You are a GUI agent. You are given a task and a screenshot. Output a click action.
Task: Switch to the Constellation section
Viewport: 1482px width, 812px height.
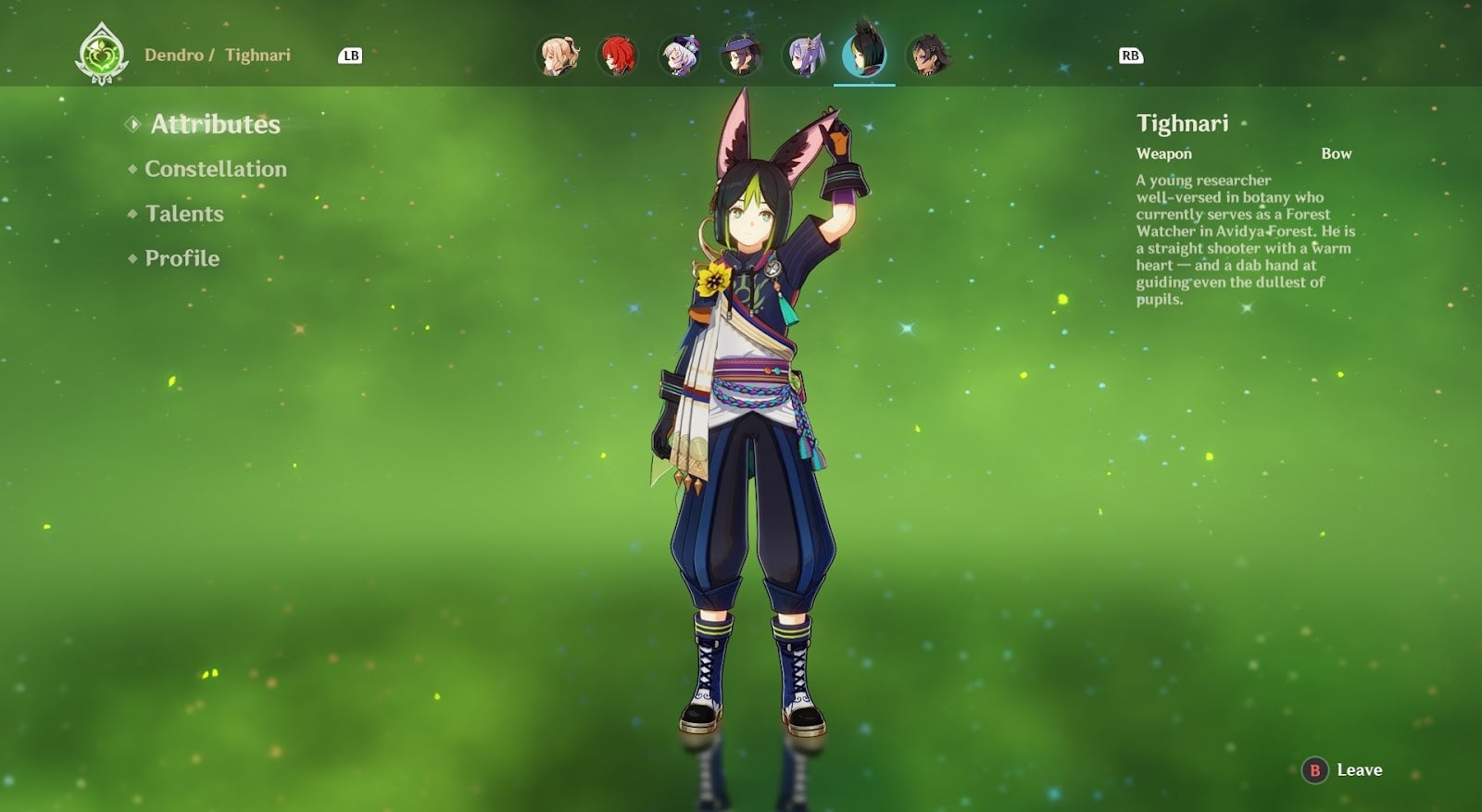tap(216, 169)
